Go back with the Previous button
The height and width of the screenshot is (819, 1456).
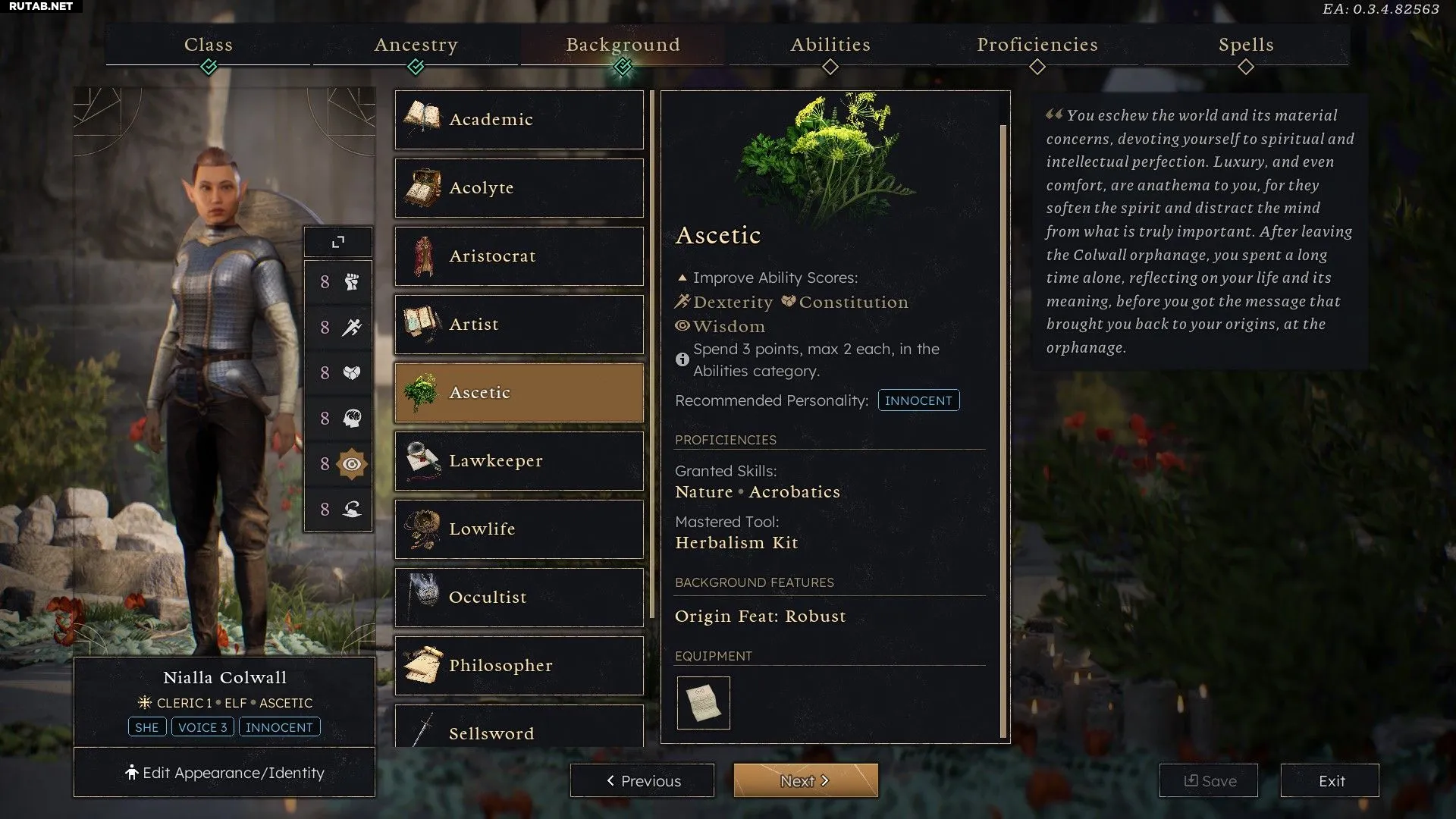click(642, 780)
